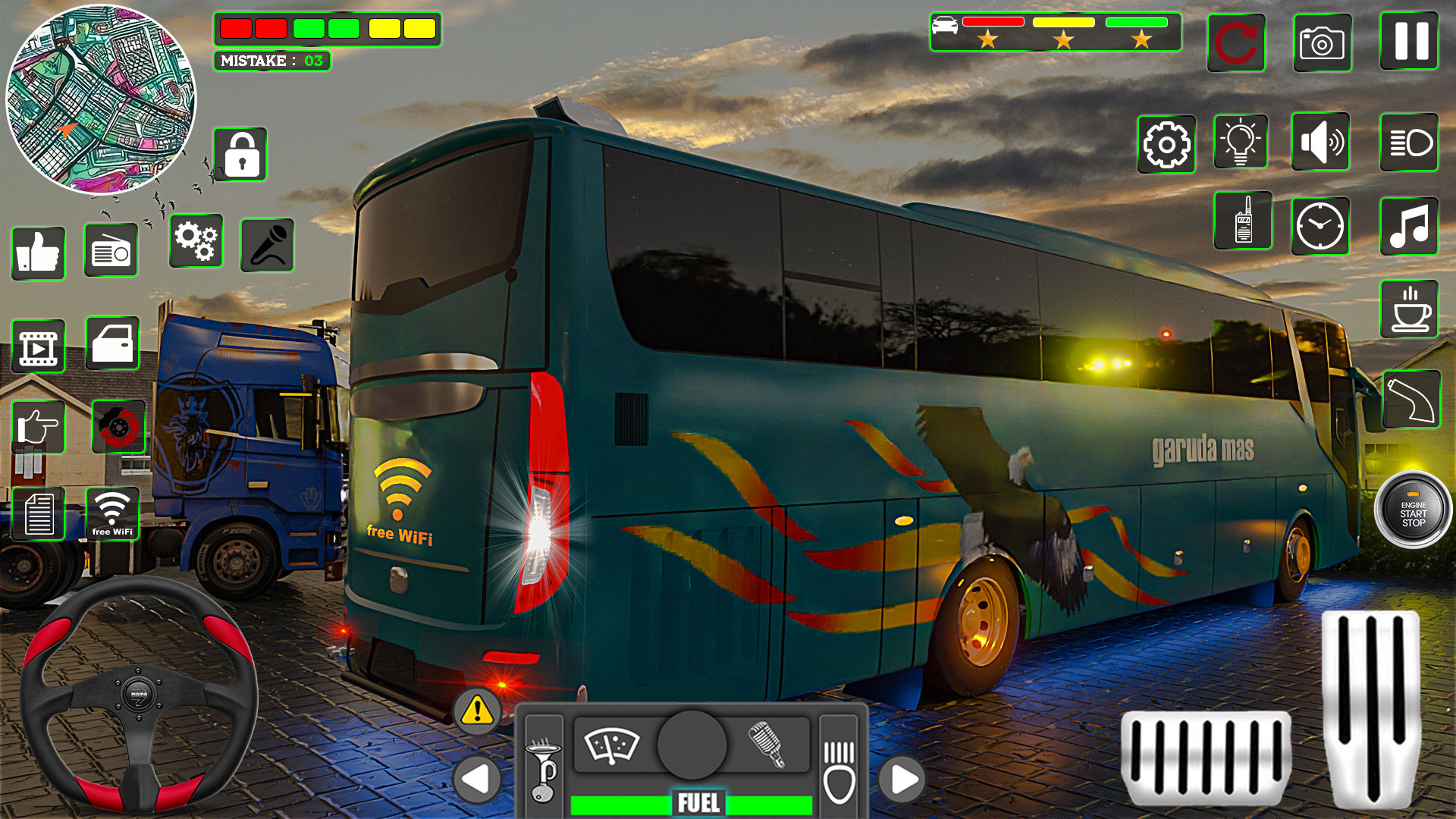Tap the wiper control icon

pos(613,747)
